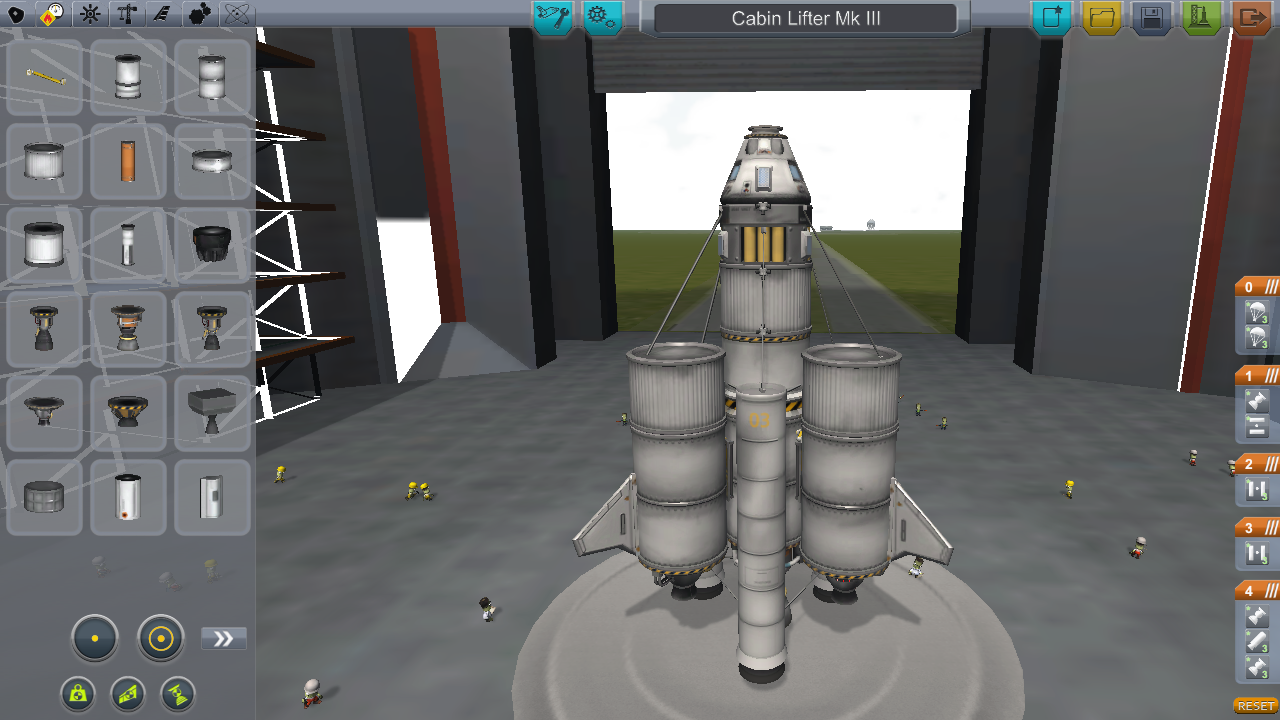Open a saved craft file
Screen dimensions: 1280x720
coord(1101,17)
